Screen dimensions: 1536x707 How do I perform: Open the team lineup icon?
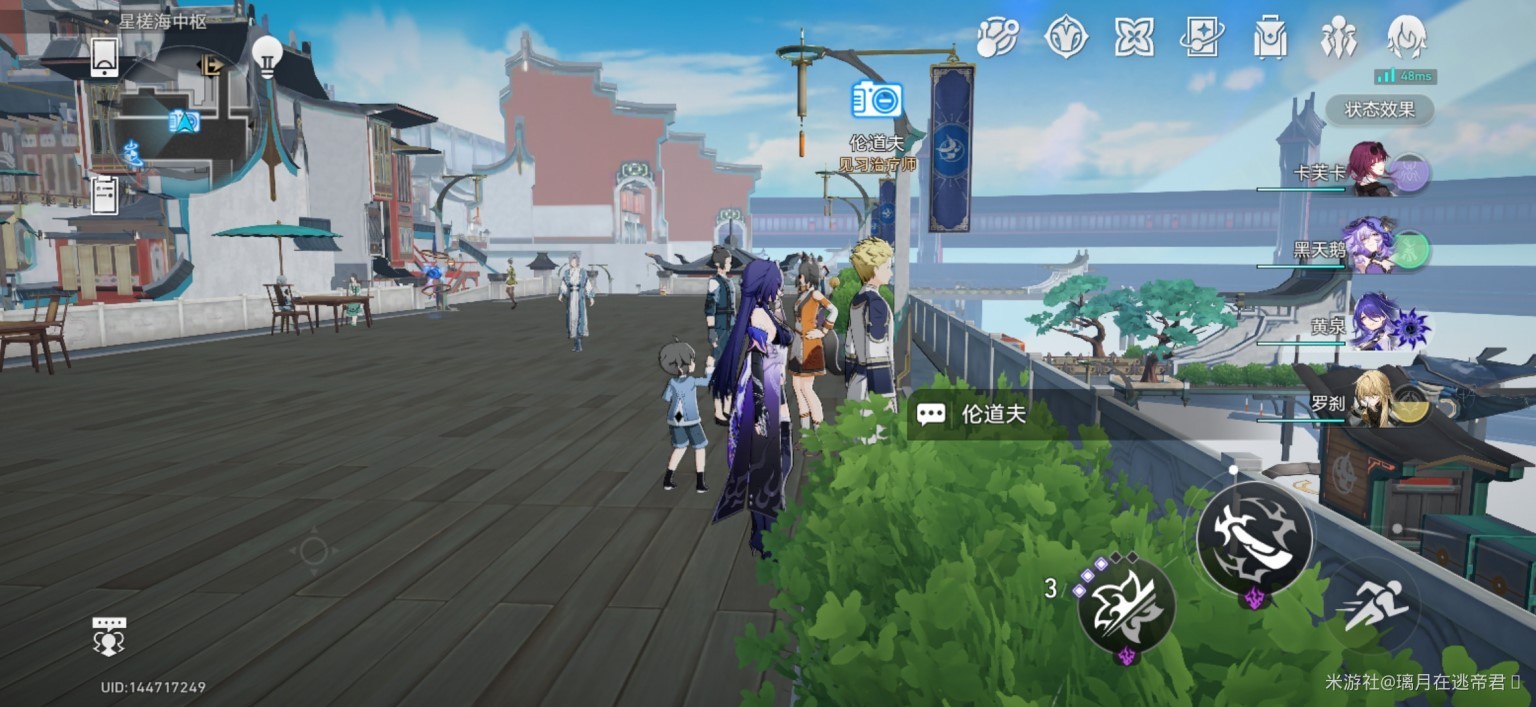(1338, 37)
